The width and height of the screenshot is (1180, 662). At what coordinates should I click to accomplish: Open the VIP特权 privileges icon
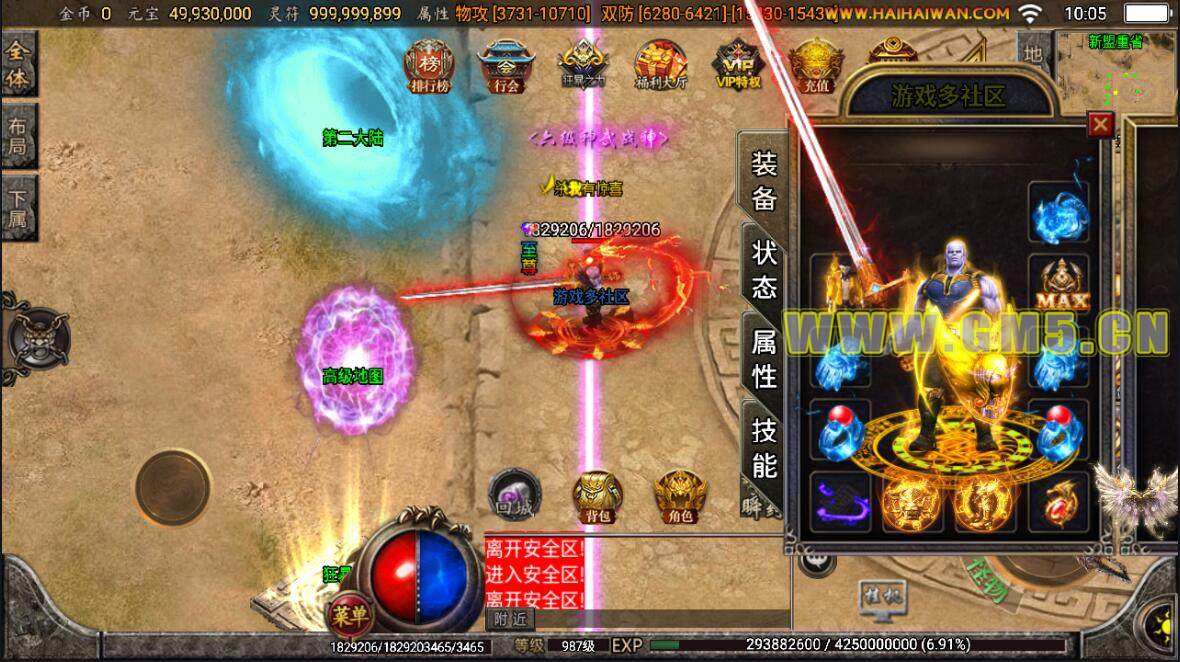[x=739, y=66]
